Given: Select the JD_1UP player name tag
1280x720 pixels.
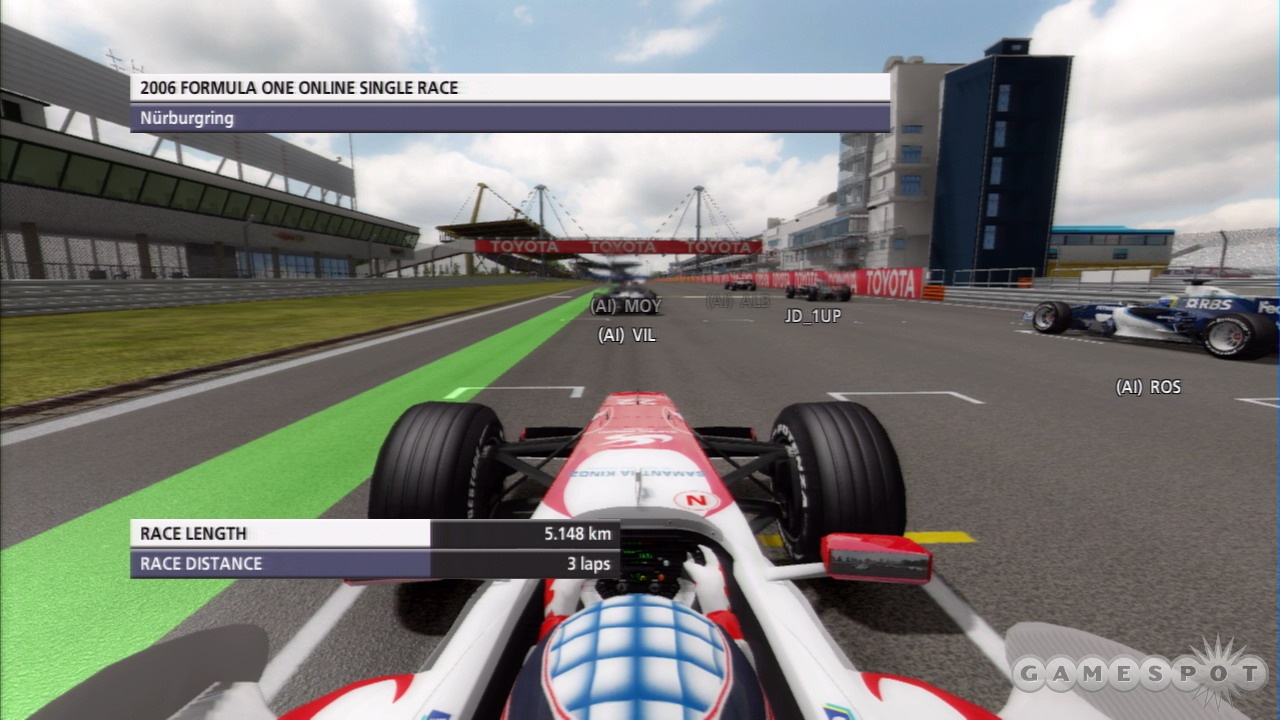Looking at the screenshot, I should [x=812, y=316].
